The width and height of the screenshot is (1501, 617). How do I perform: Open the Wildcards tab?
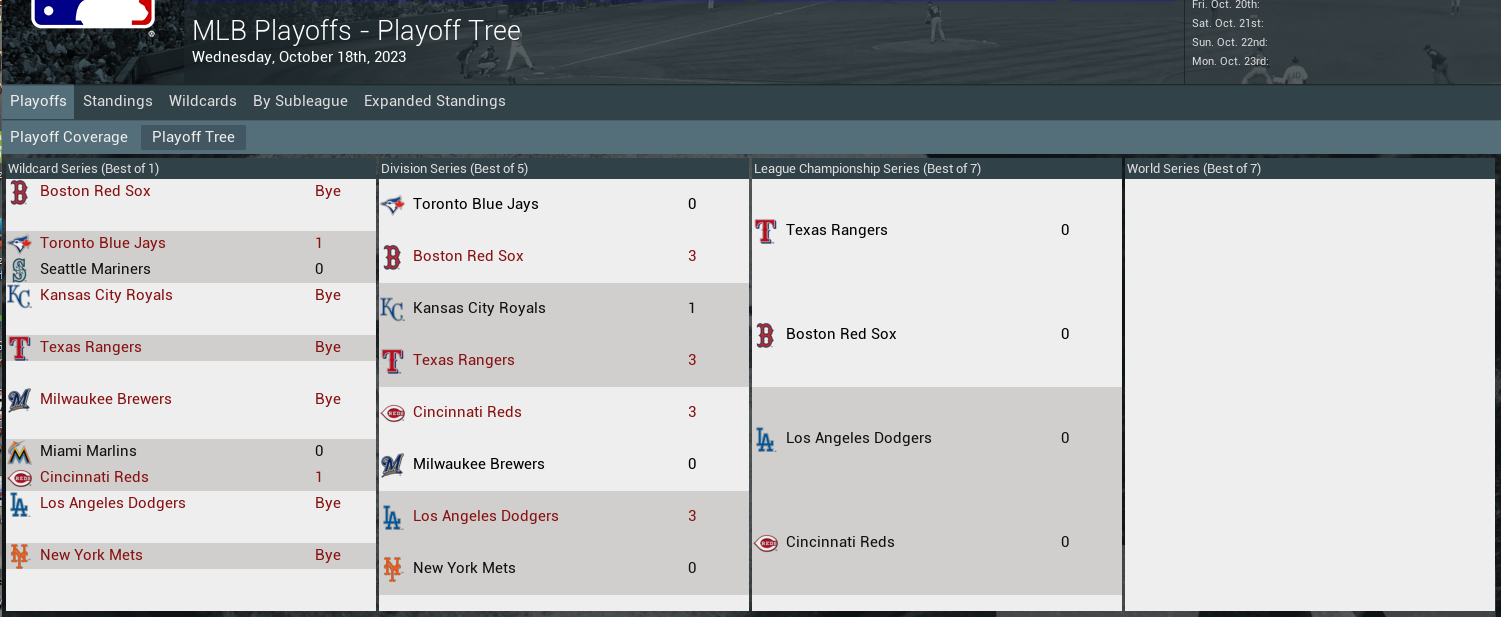[x=203, y=101]
